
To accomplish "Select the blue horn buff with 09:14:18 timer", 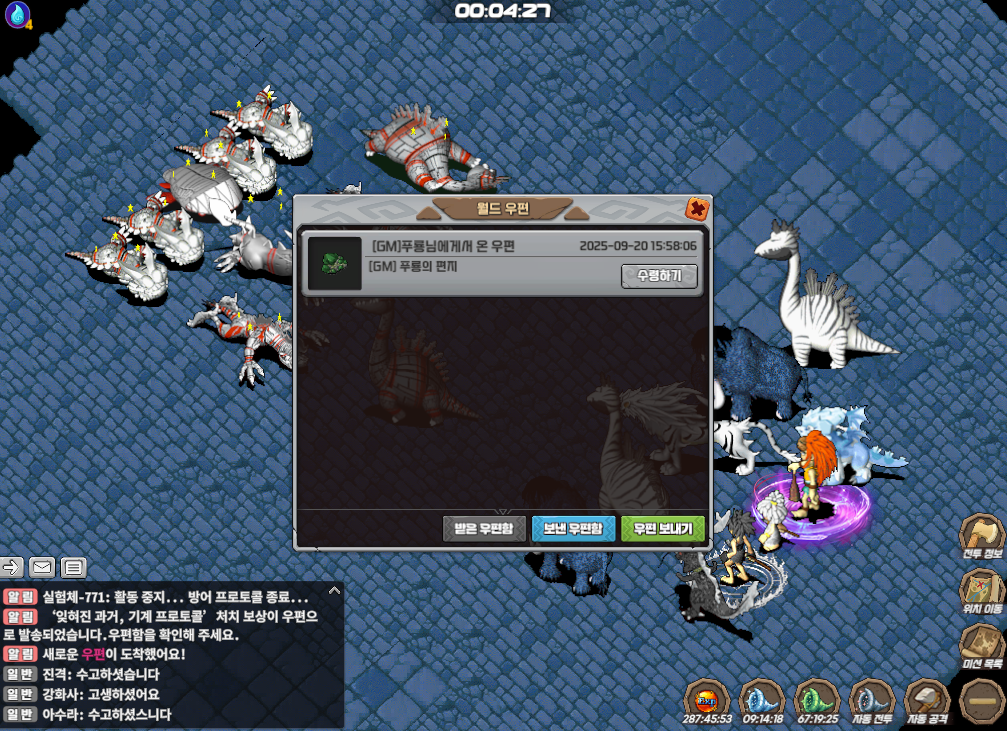I will click(762, 701).
